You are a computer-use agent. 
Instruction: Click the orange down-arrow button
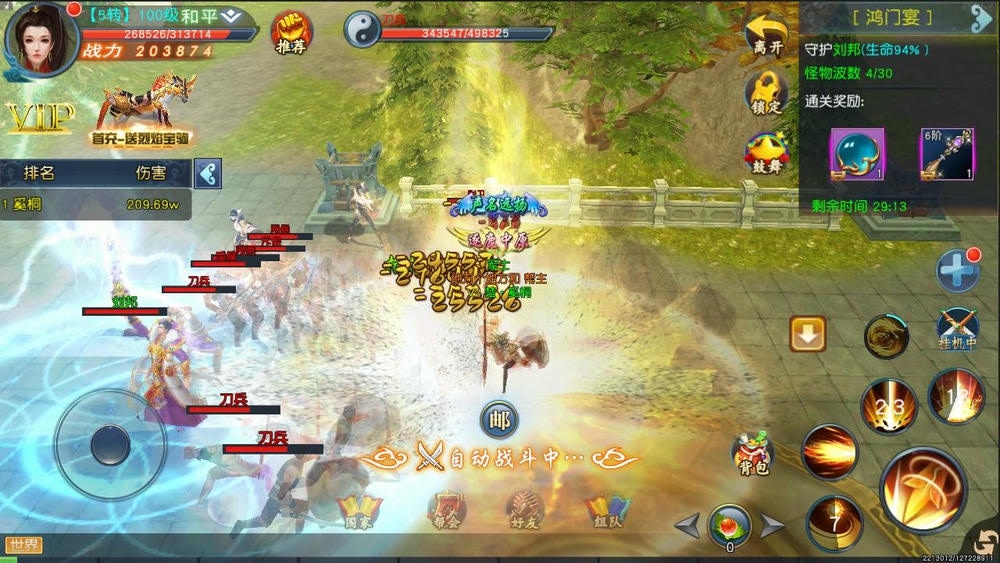tap(807, 334)
